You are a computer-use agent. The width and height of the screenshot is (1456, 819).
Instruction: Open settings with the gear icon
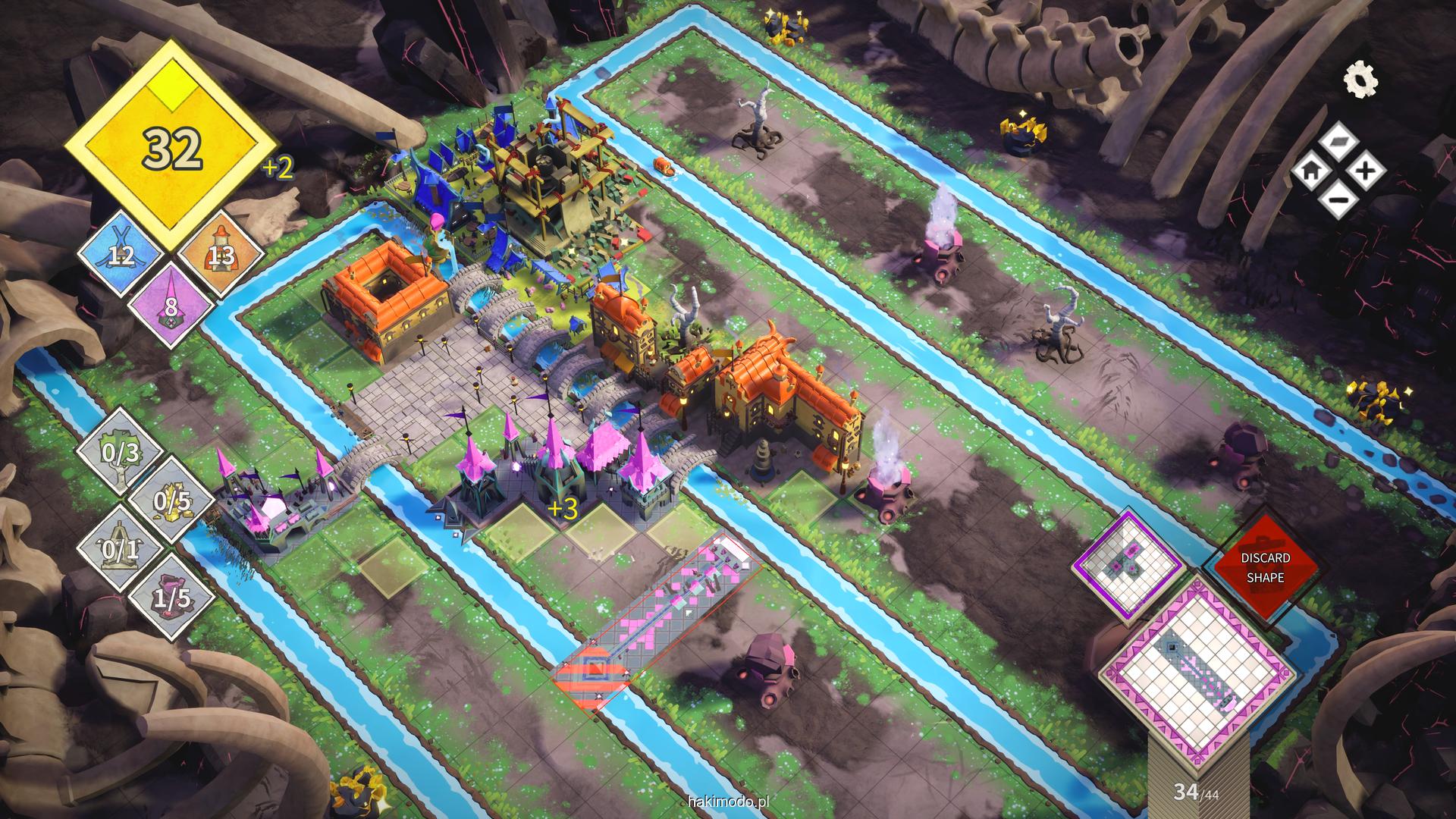tap(1360, 80)
